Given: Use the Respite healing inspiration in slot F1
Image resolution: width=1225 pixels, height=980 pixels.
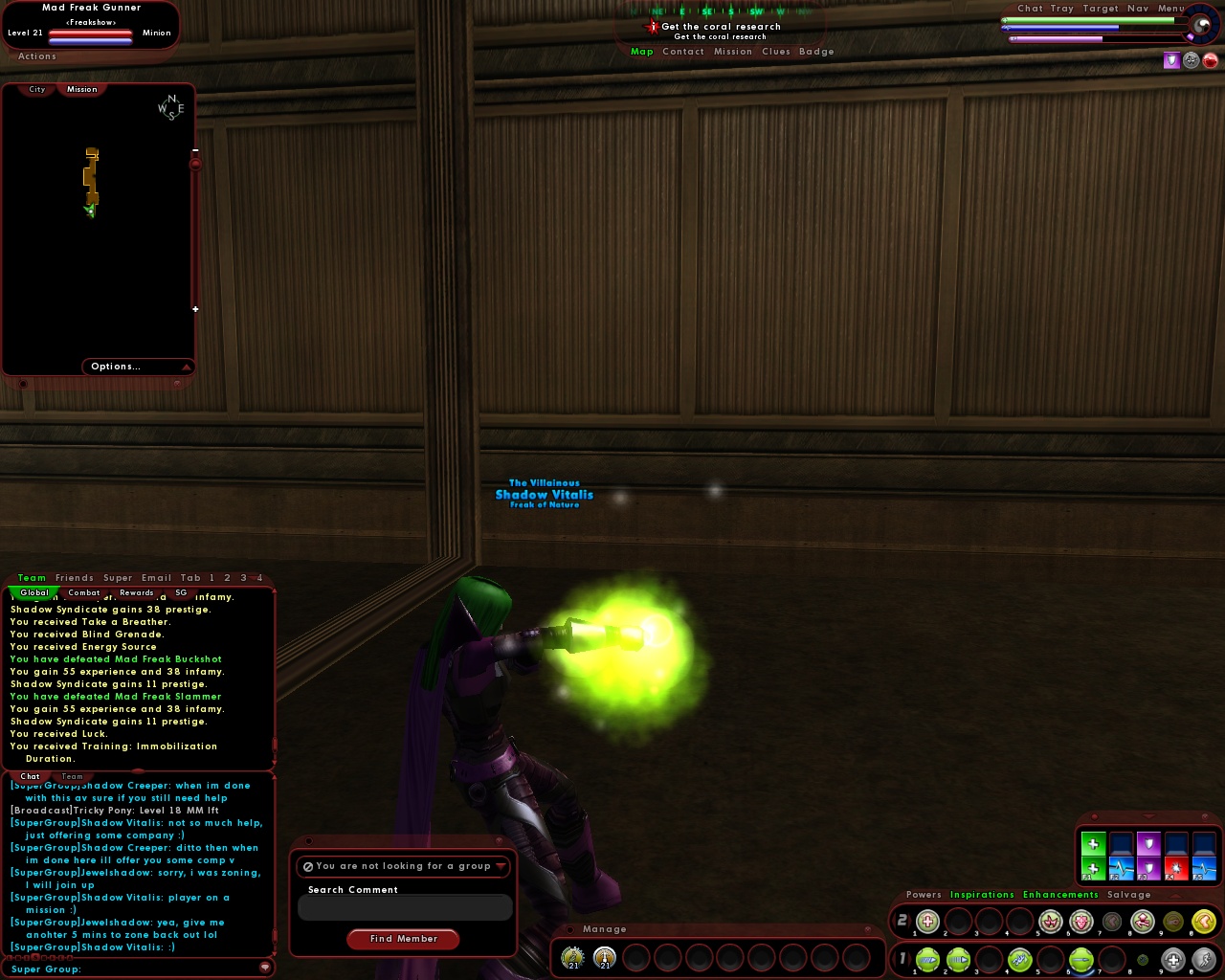Looking at the screenshot, I should pos(1093,867).
